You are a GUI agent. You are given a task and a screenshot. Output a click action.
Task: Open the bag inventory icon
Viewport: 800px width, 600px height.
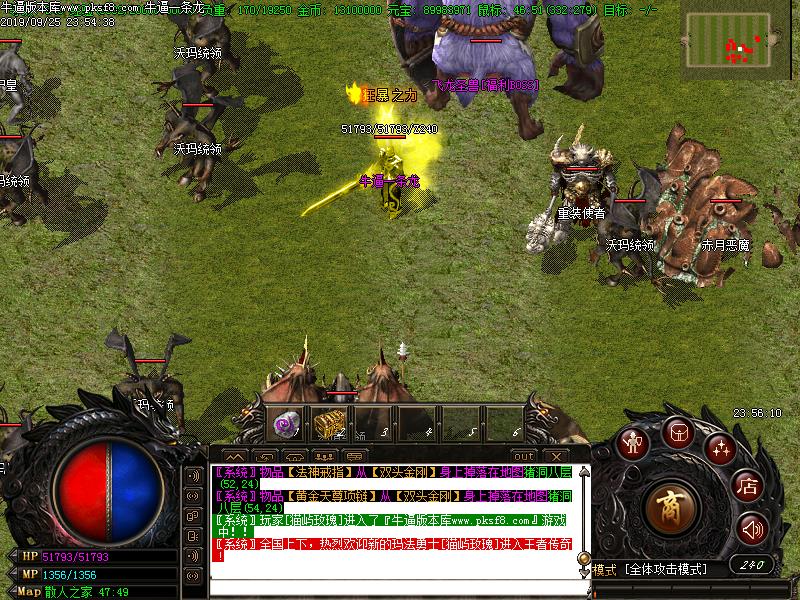[677, 432]
